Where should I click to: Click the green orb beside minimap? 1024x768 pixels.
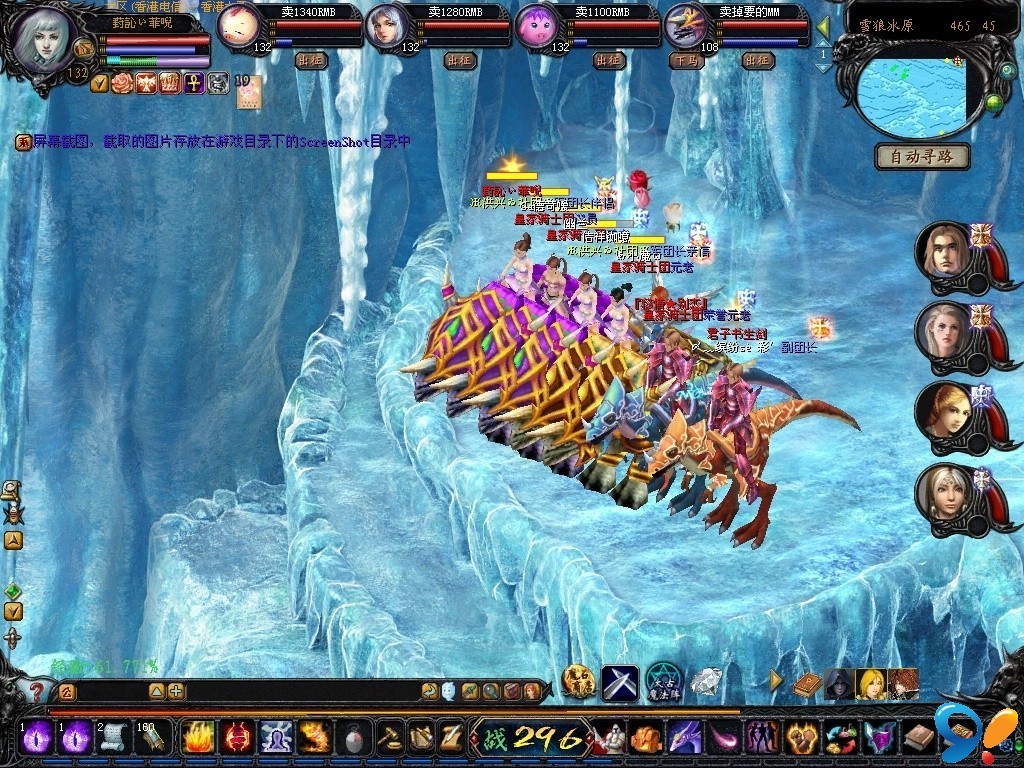[993, 102]
